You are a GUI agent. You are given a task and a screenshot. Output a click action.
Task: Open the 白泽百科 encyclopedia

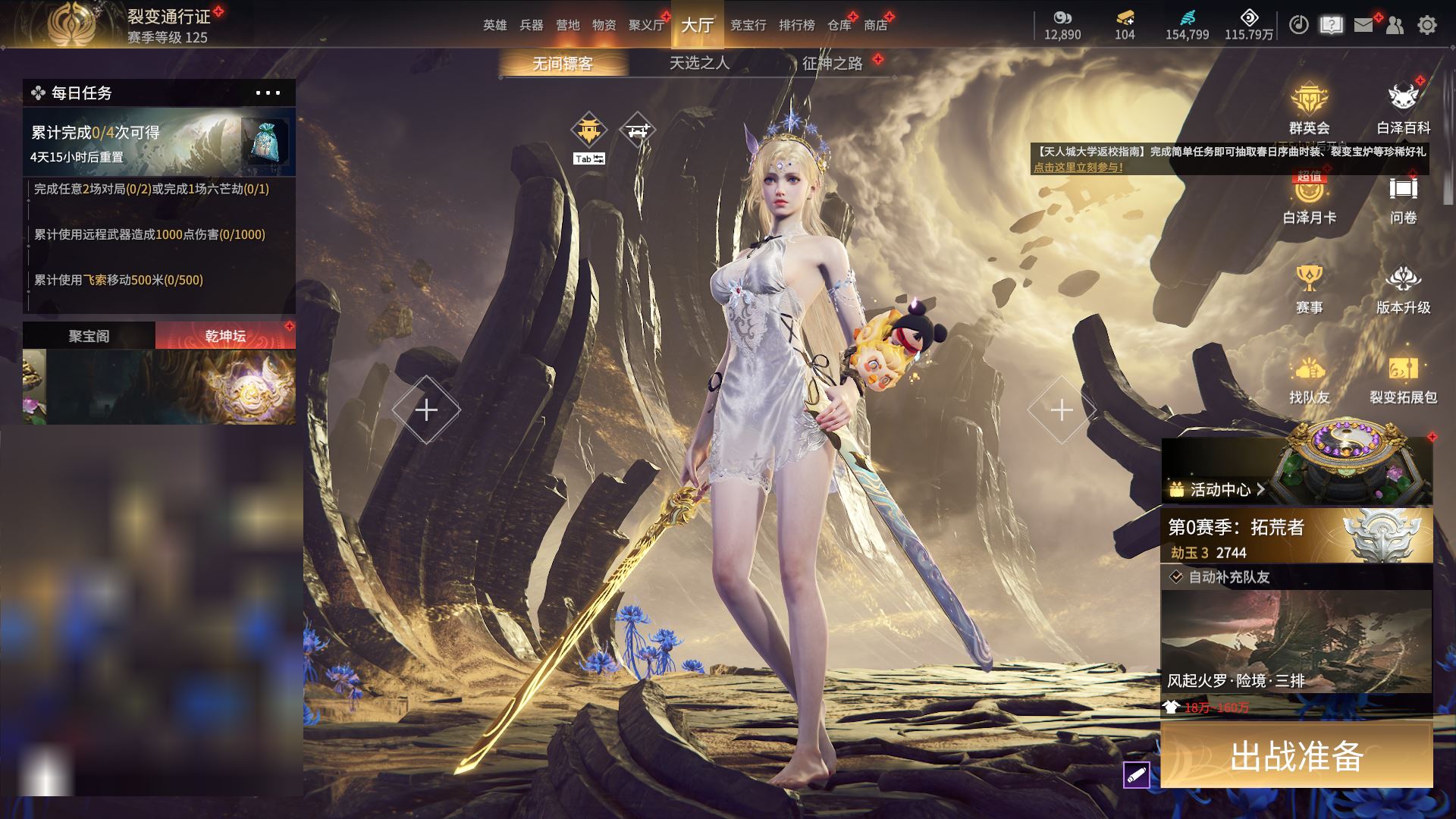point(1403,108)
